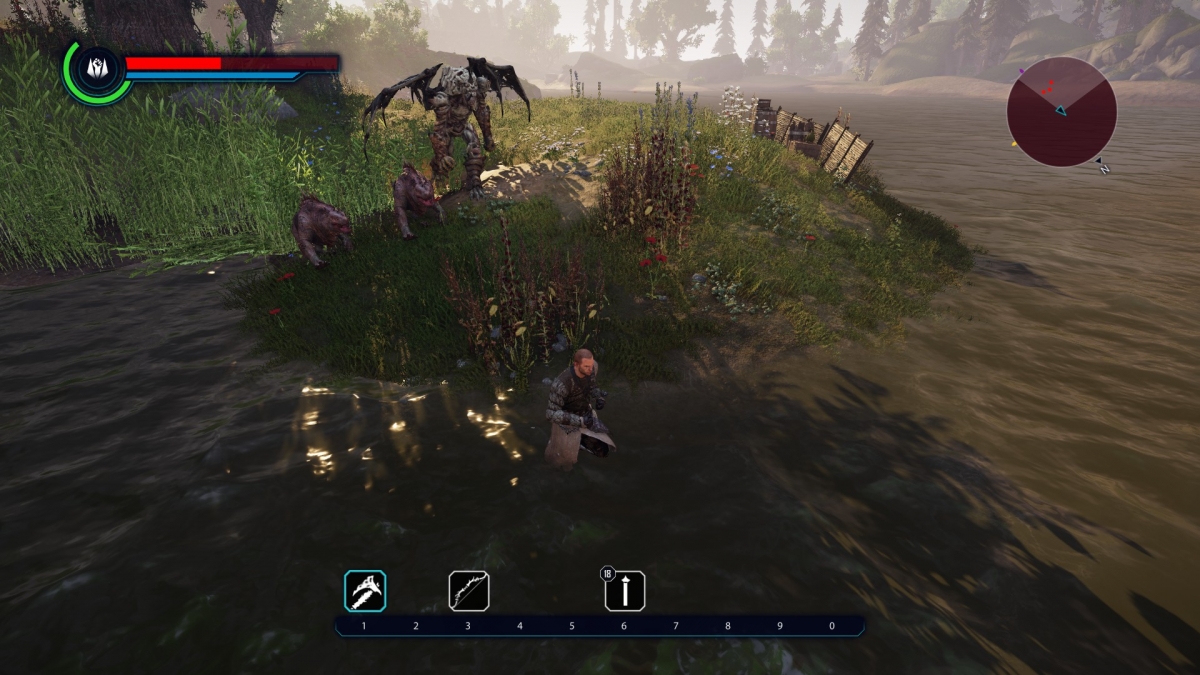Viewport: 1200px width, 675px height.
Task: Equip the bow from the hotbar
Action: tap(468, 591)
